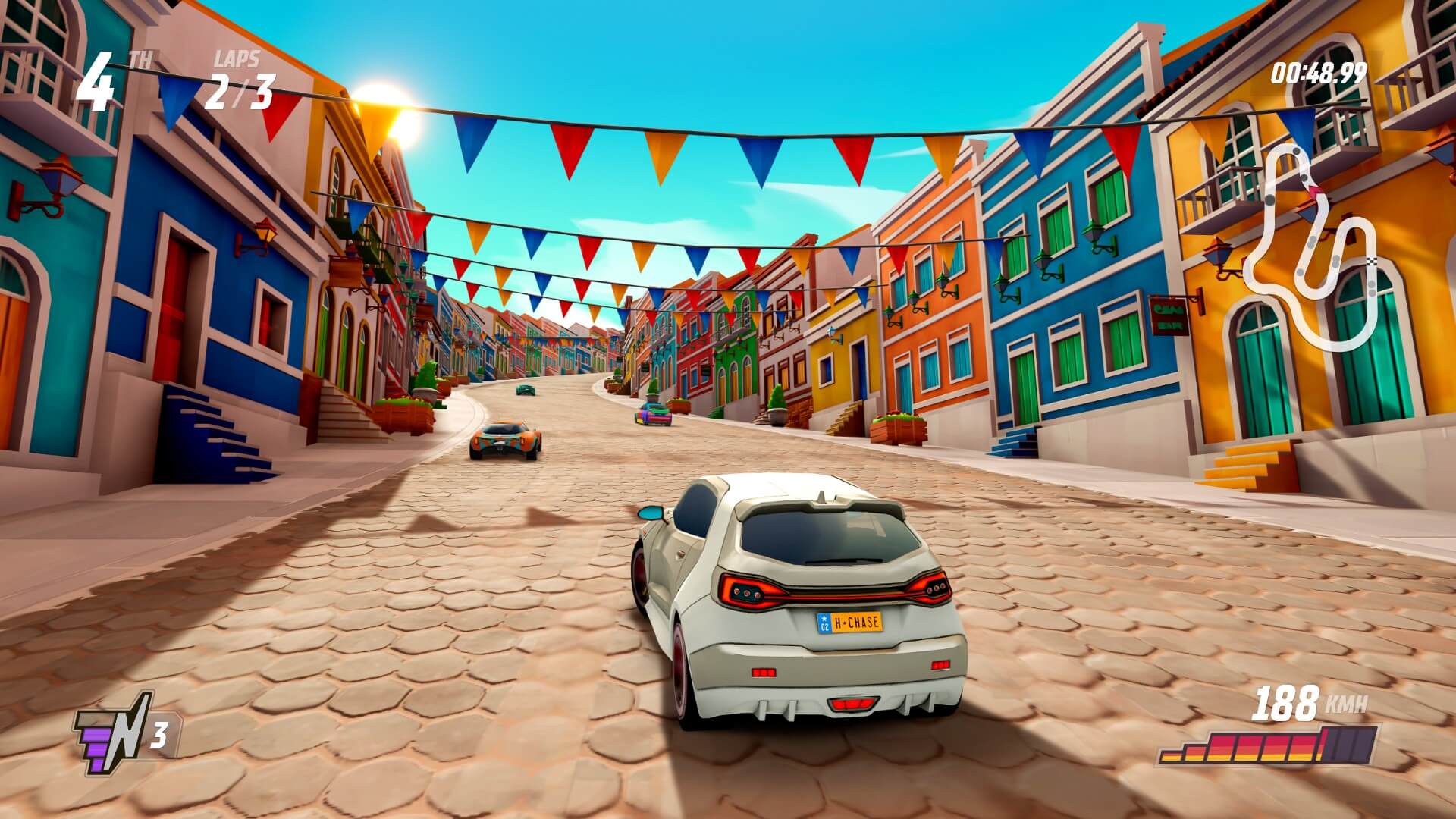
Task: Click the checkered finish marker on minimap
Action: point(1372,262)
